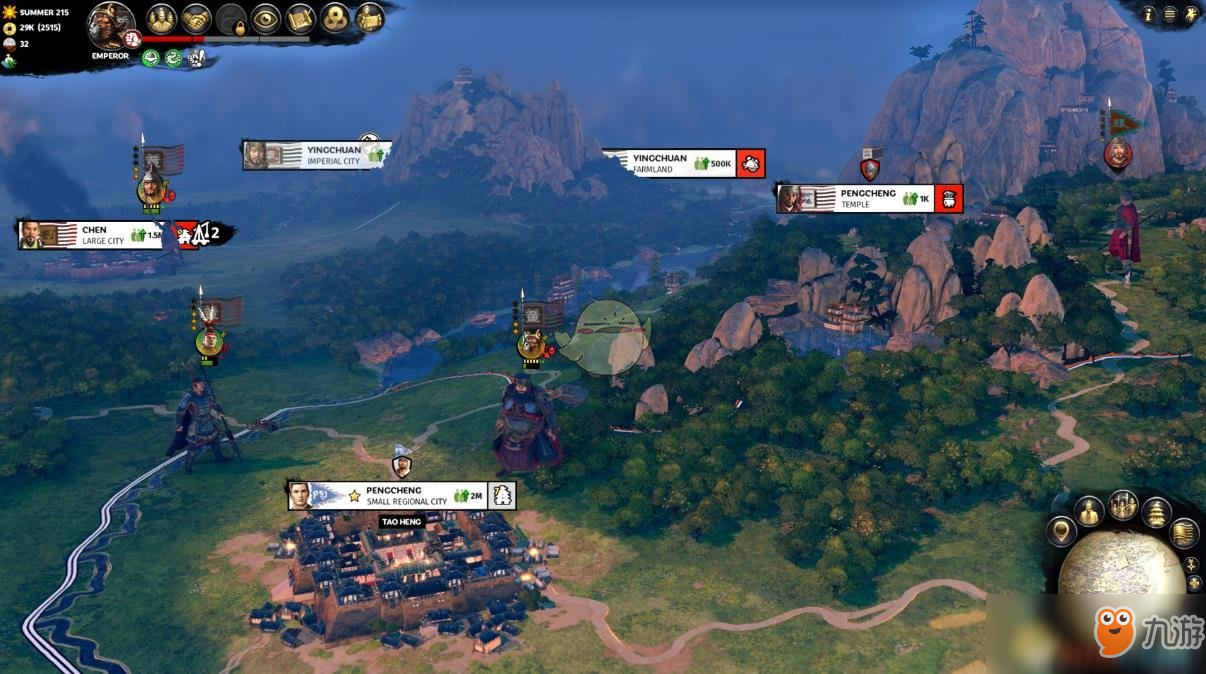Viewport: 1206px width, 674px height.
Task: Click the compass button beside the minimap
Action: 1192,565
